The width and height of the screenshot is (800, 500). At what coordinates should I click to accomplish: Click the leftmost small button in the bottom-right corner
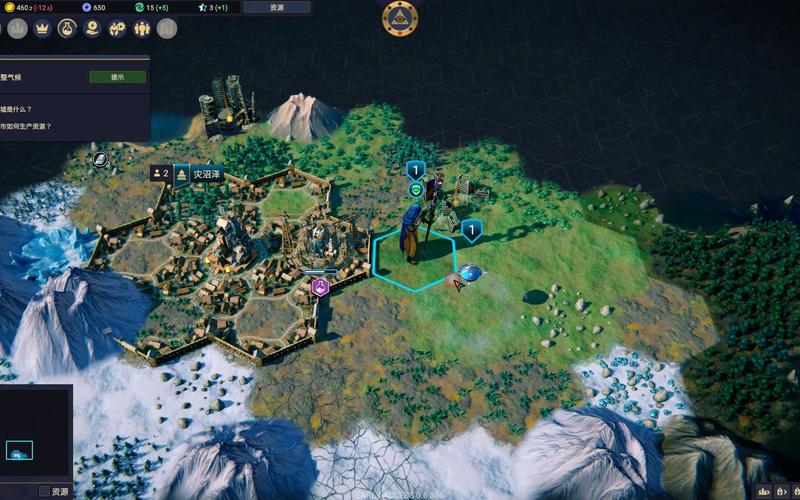point(763,492)
